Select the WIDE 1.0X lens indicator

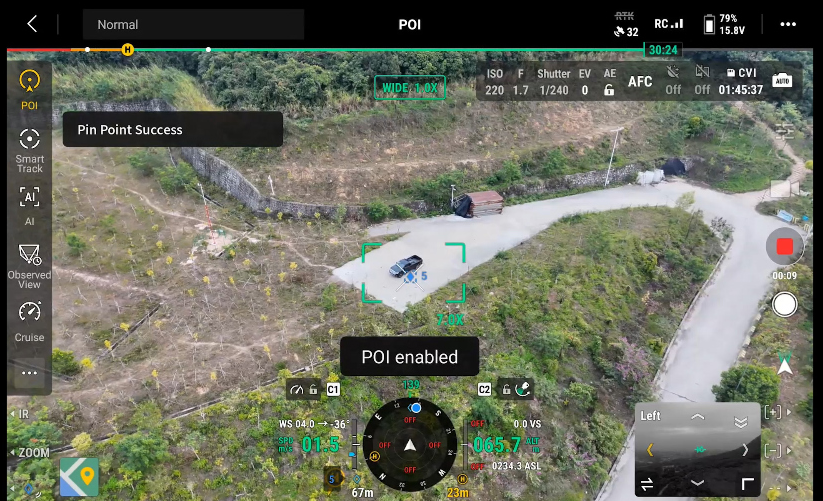point(410,88)
